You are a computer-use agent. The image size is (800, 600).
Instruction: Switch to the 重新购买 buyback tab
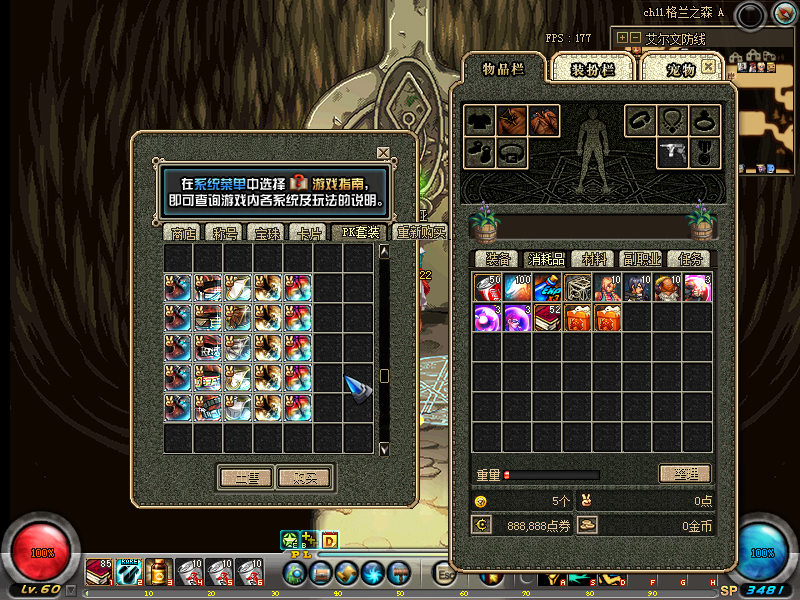[420, 232]
